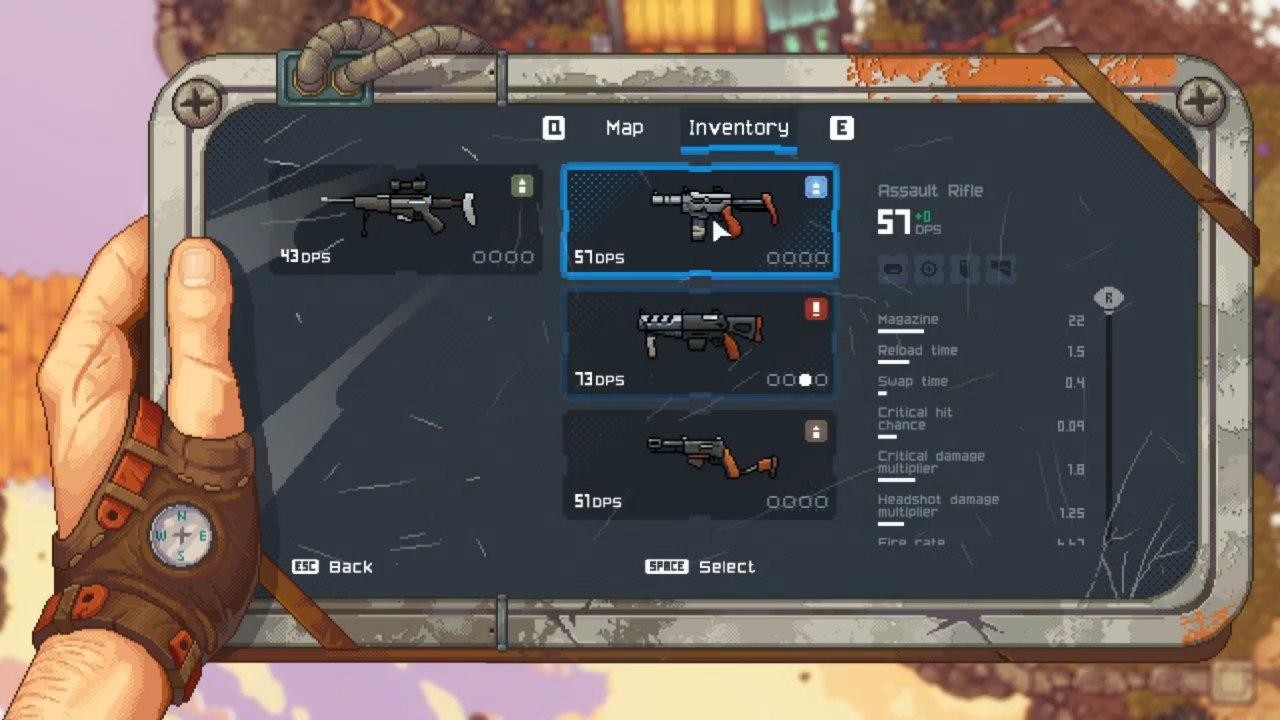
Task: Toggle an upgrade slot on the 43 DPS rifle
Action: point(481,257)
